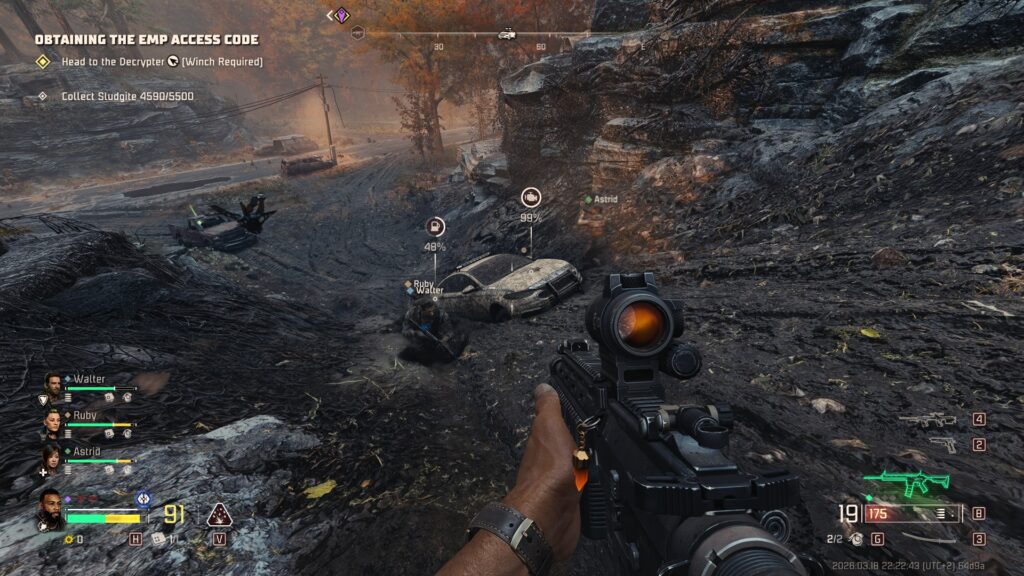Screen dimensions: 1024x576
Task: Select the grenade icon
Action: (x=856, y=539)
